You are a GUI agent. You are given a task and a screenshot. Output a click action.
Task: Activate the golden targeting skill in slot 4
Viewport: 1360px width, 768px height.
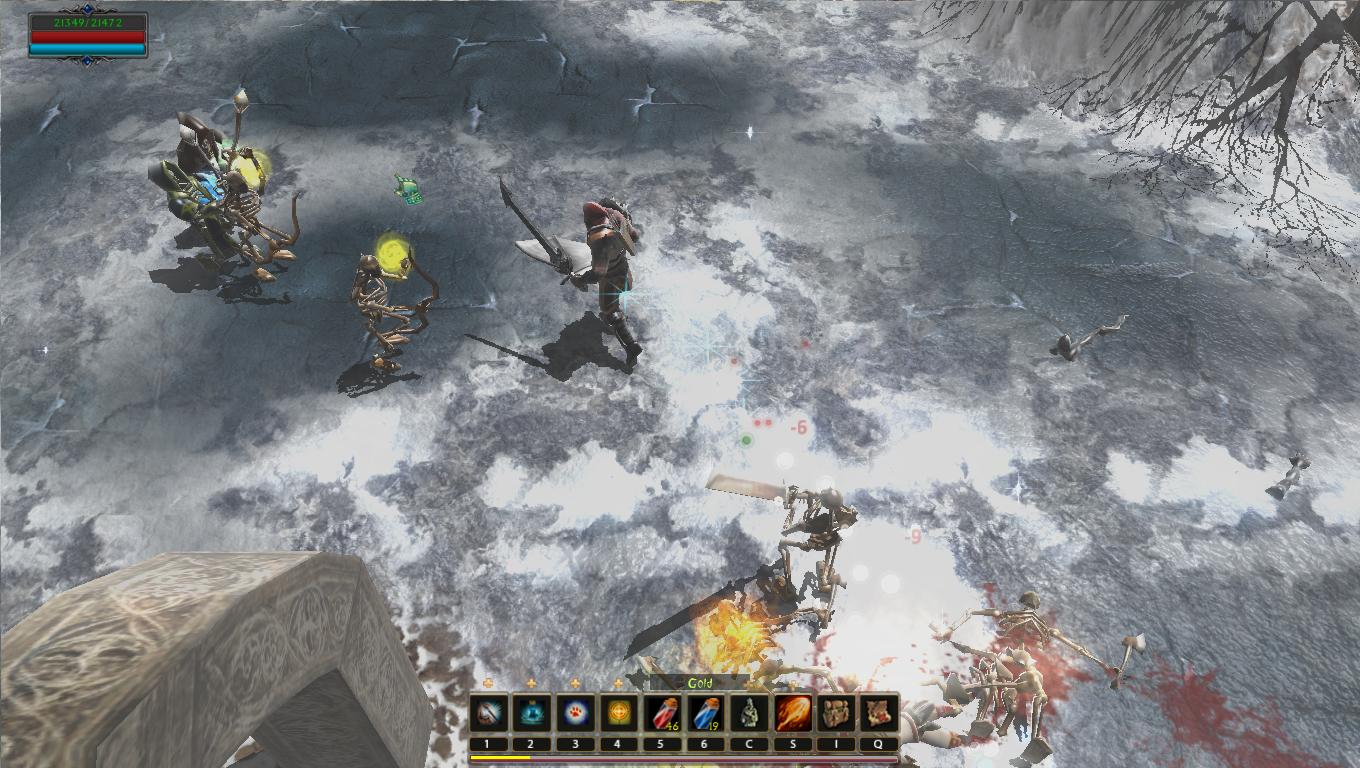pyautogui.click(x=618, y=714)
